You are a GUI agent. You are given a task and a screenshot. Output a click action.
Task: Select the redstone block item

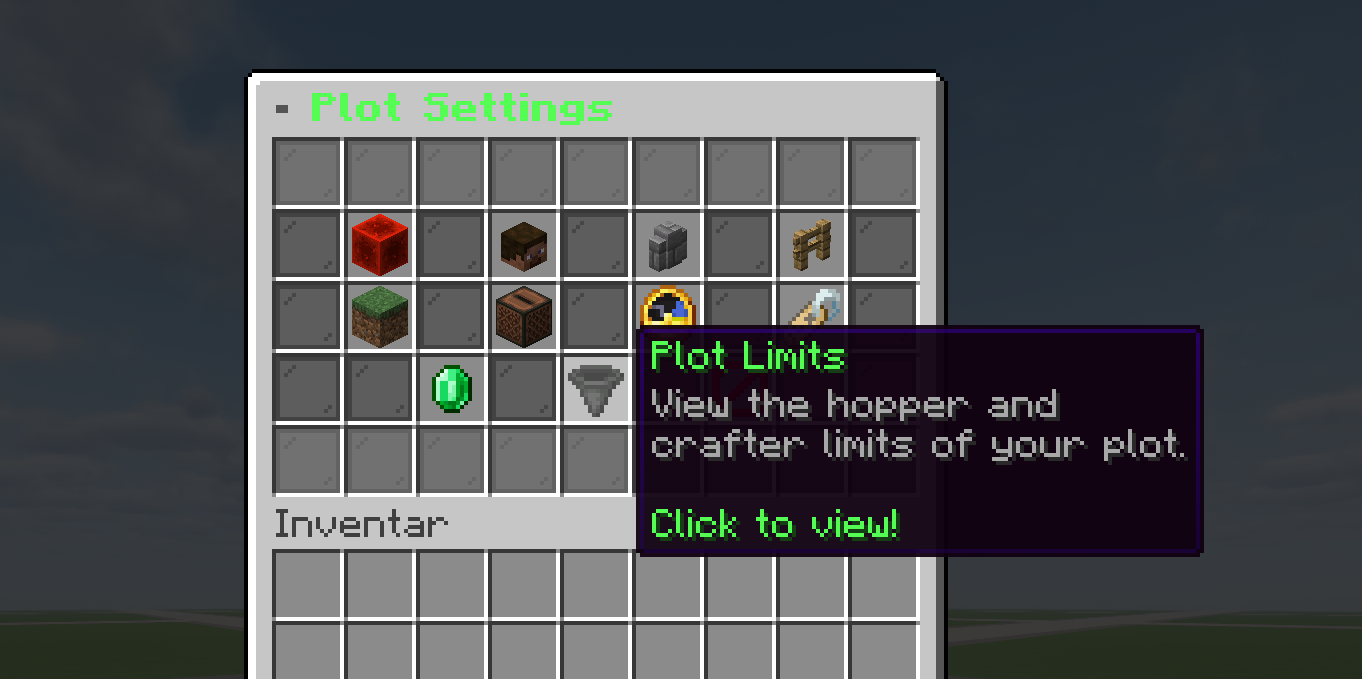[379, 245]
